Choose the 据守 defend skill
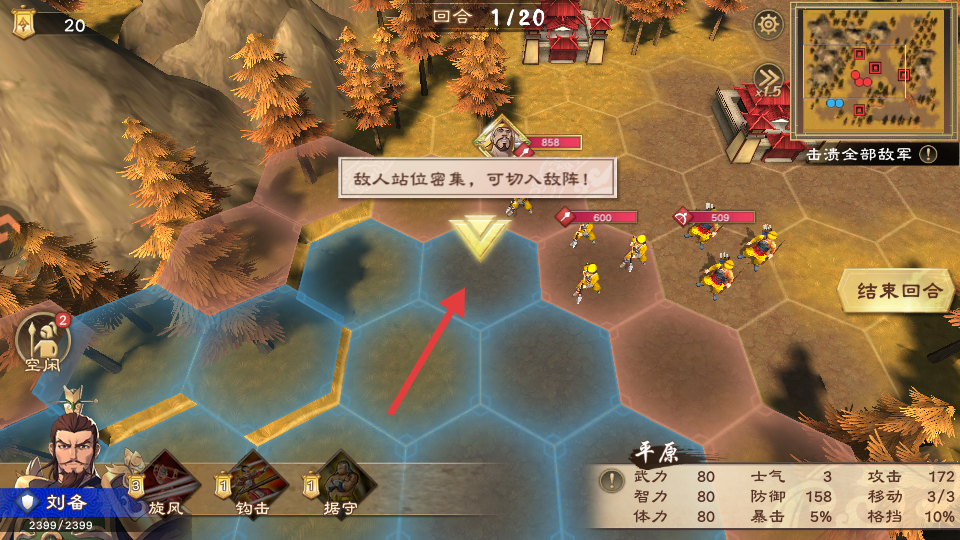 347,480
